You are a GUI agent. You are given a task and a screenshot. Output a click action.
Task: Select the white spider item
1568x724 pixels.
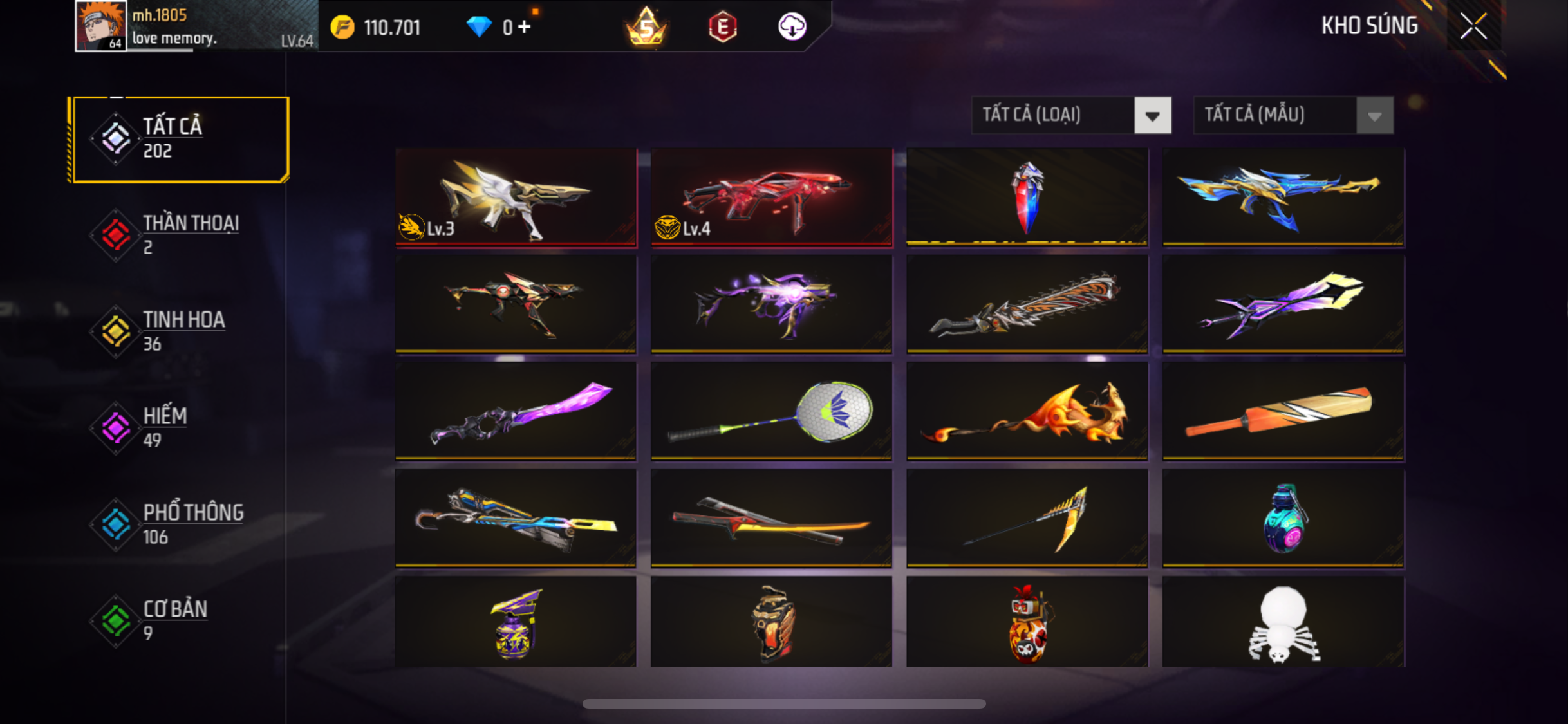click(x=1283, y=622)
